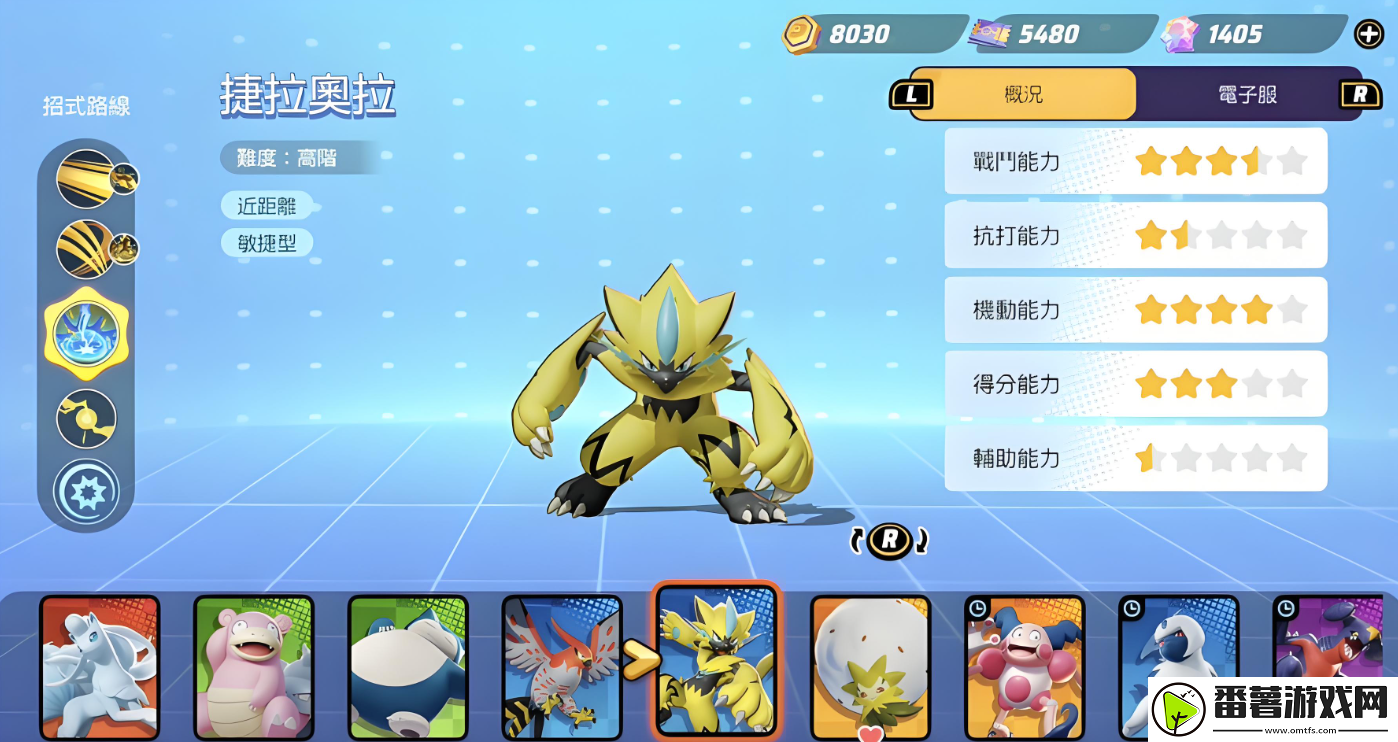
Task: Select the Mr. Mime card
Action: 1024,665
